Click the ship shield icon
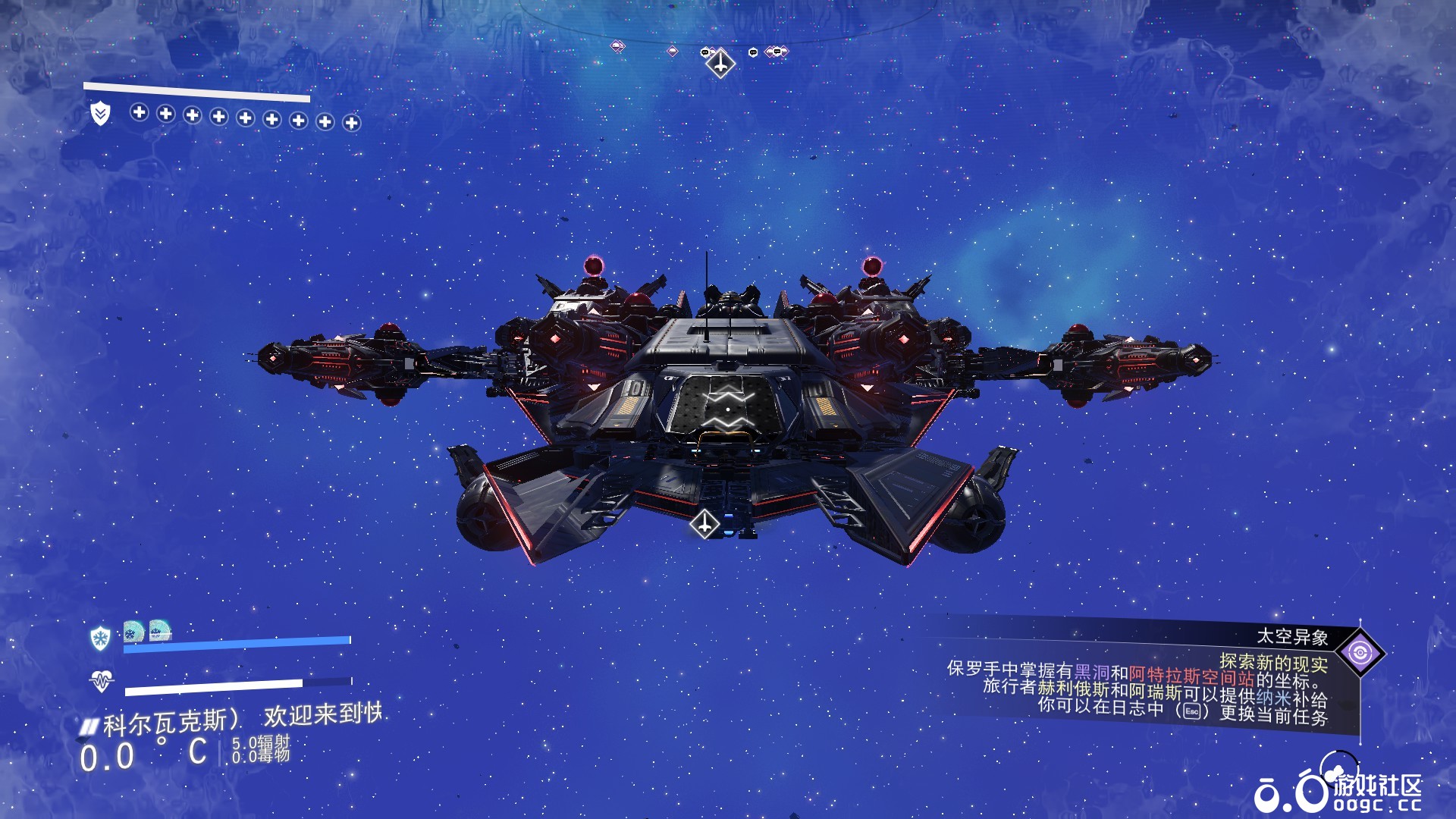 tap(100, 114)
